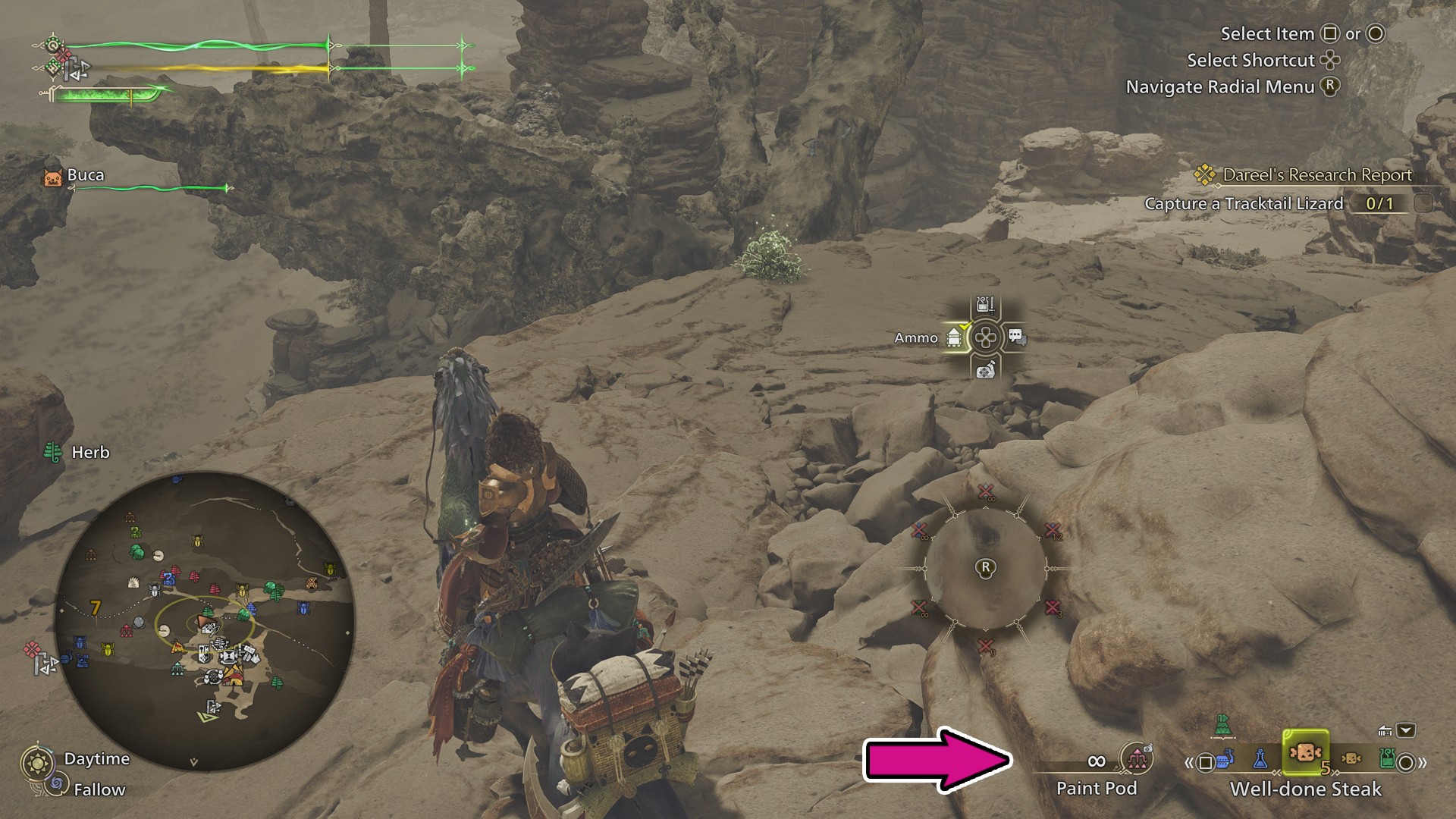Click the Daytime sun environment icon
This screenshot has height=819, width=1456.
pyautogui.click(x=37, y=761)
